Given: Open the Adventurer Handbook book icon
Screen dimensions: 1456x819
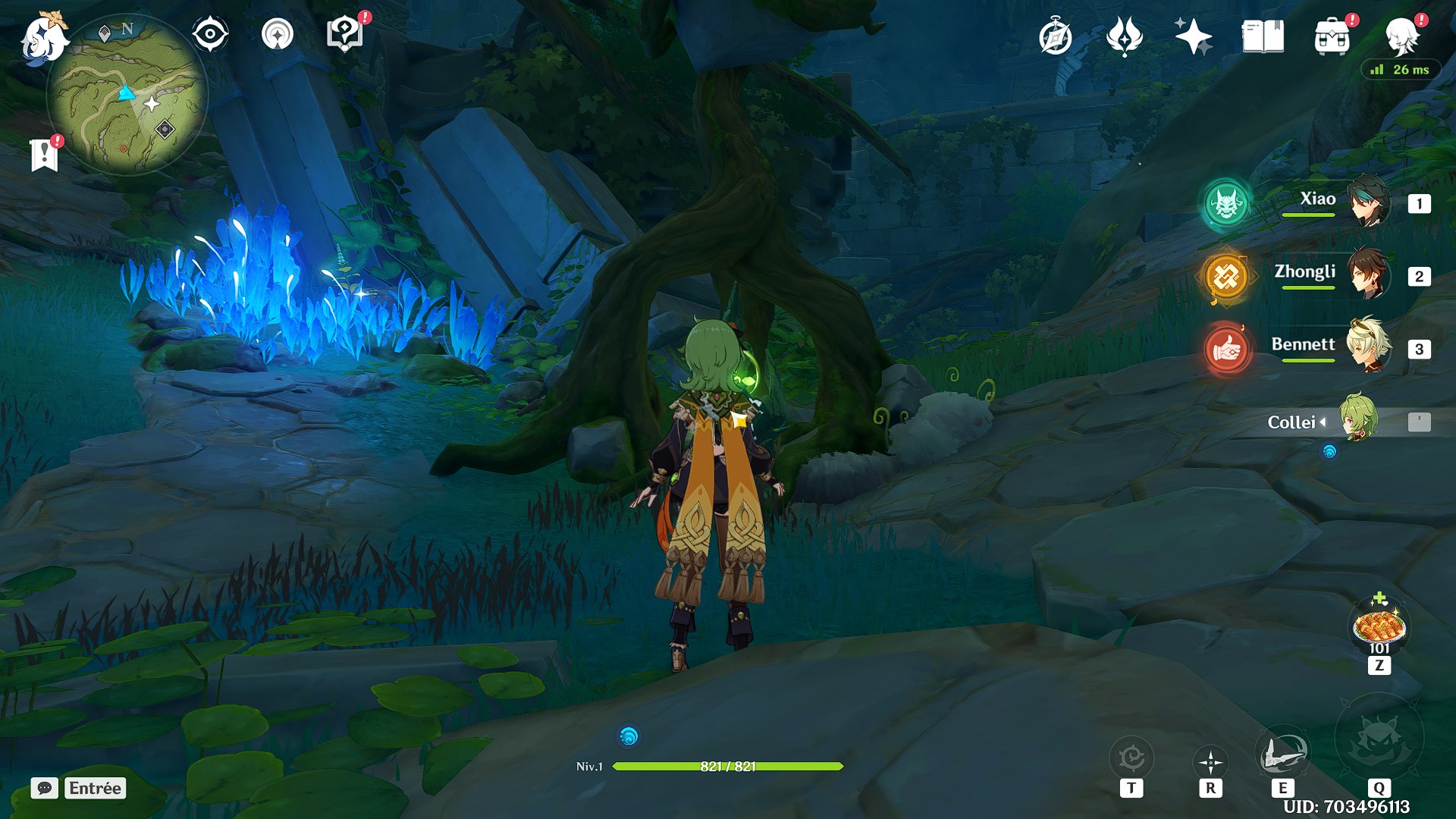Looking at the screenshot, I should [x=1263, y=36].
